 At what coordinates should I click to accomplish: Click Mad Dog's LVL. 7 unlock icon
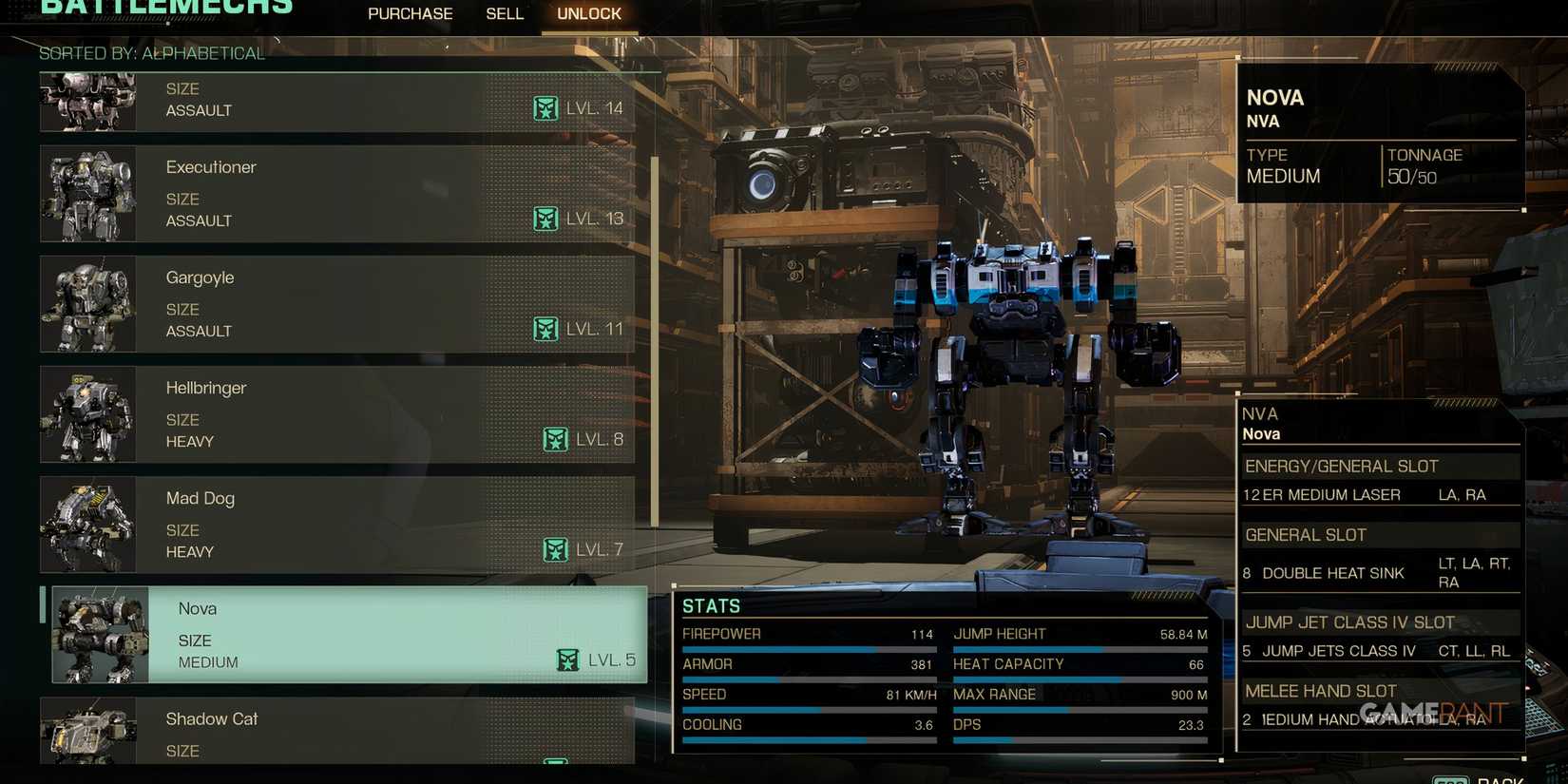point(555,549)
